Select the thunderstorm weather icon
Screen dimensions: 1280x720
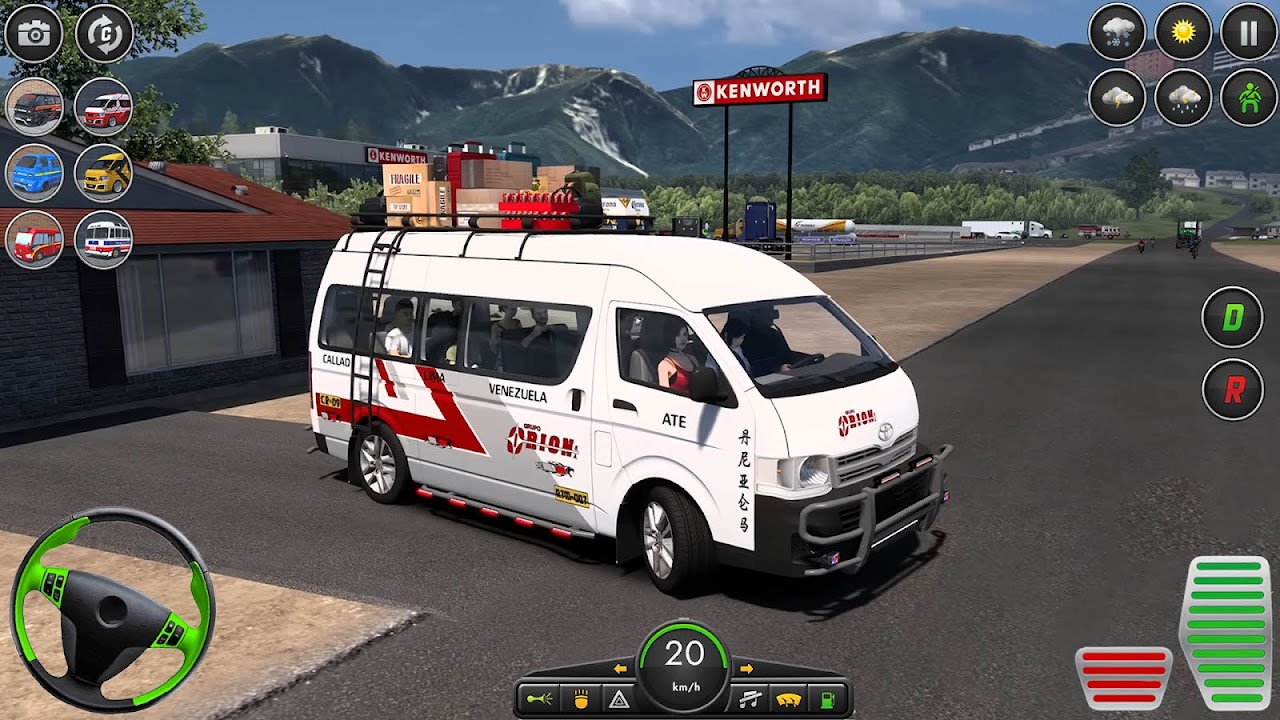tap(1117, 99)
